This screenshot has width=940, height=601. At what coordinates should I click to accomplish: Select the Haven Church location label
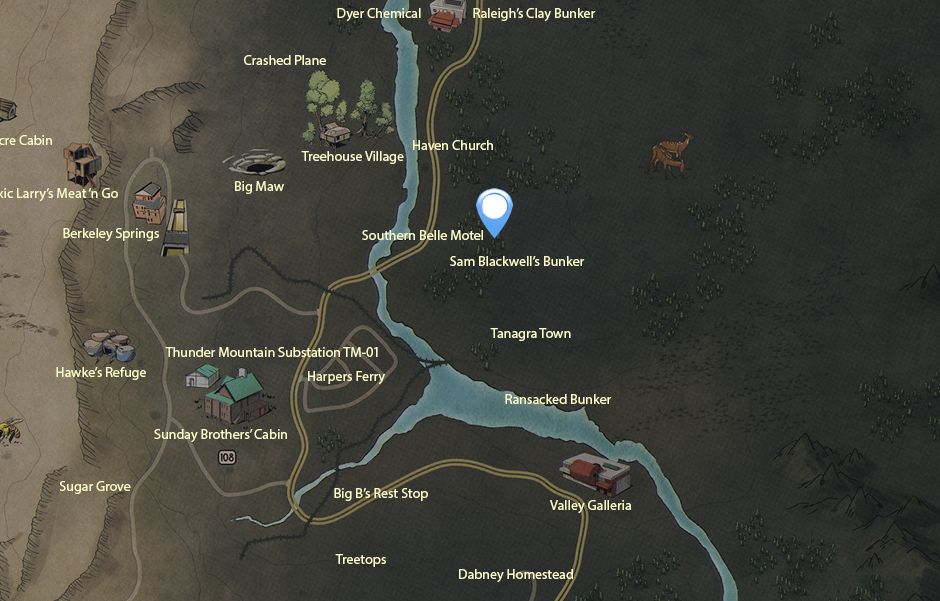coord(452,145)
